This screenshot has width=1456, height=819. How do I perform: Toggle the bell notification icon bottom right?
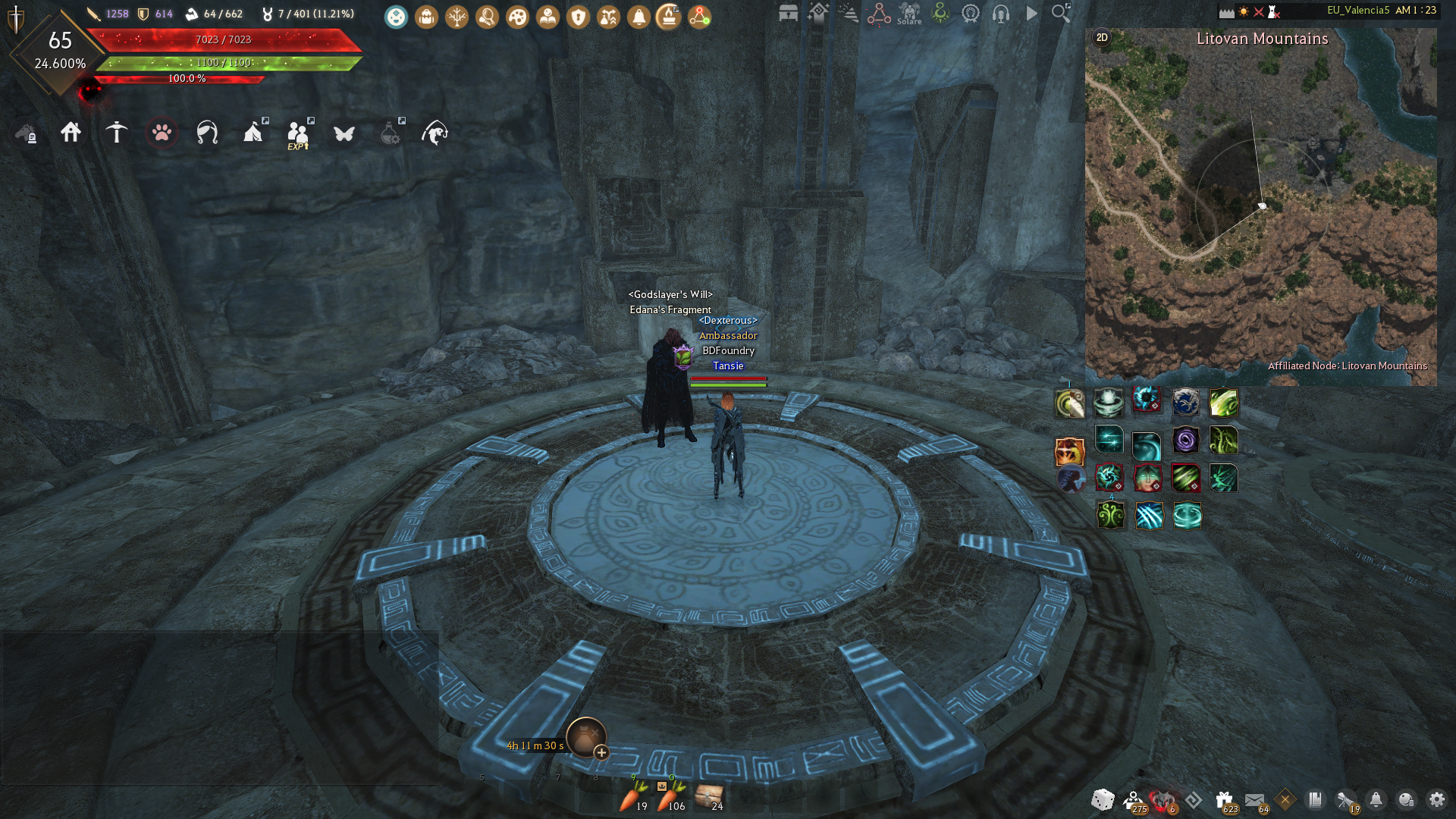(1377, 800)
